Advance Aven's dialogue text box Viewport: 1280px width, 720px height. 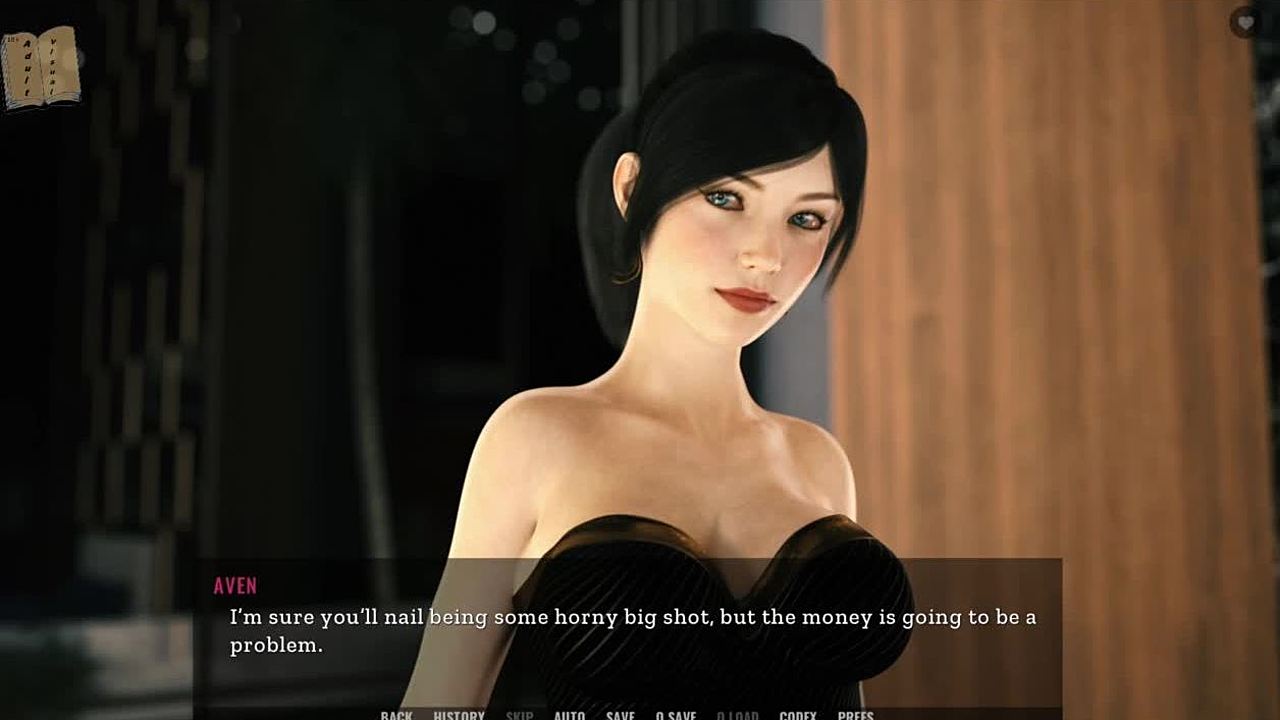point(628,630)
